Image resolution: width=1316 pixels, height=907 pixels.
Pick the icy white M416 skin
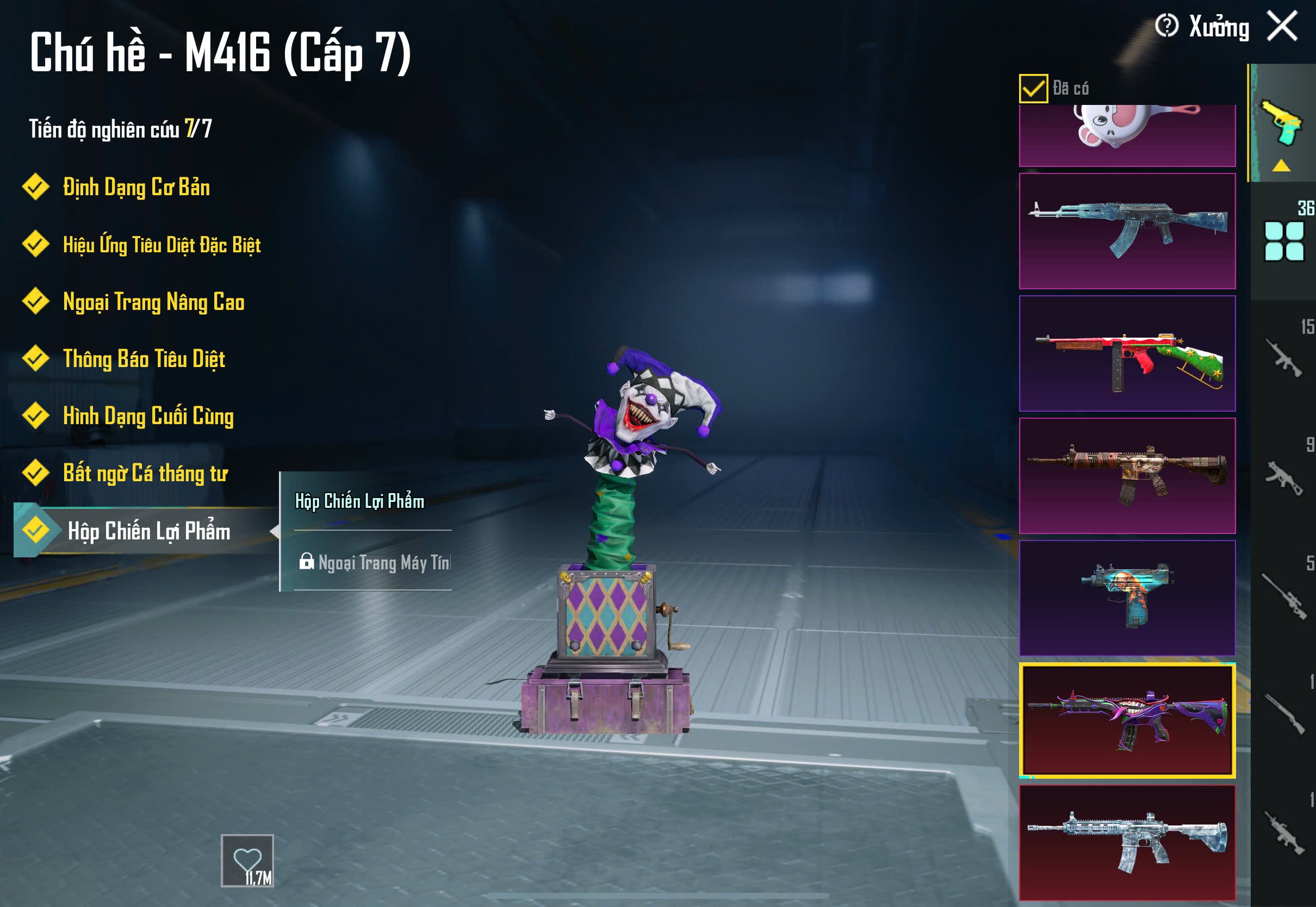(1127, 842)
